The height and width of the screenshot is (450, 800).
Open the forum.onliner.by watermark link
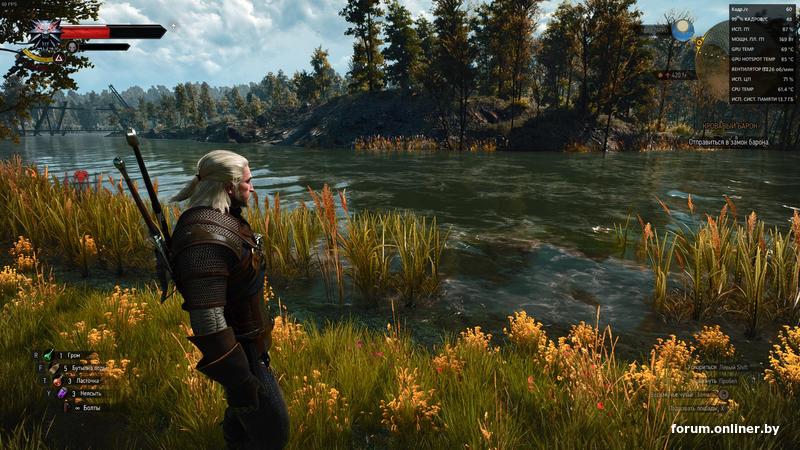pyautogui.click(x=725, y=429)
